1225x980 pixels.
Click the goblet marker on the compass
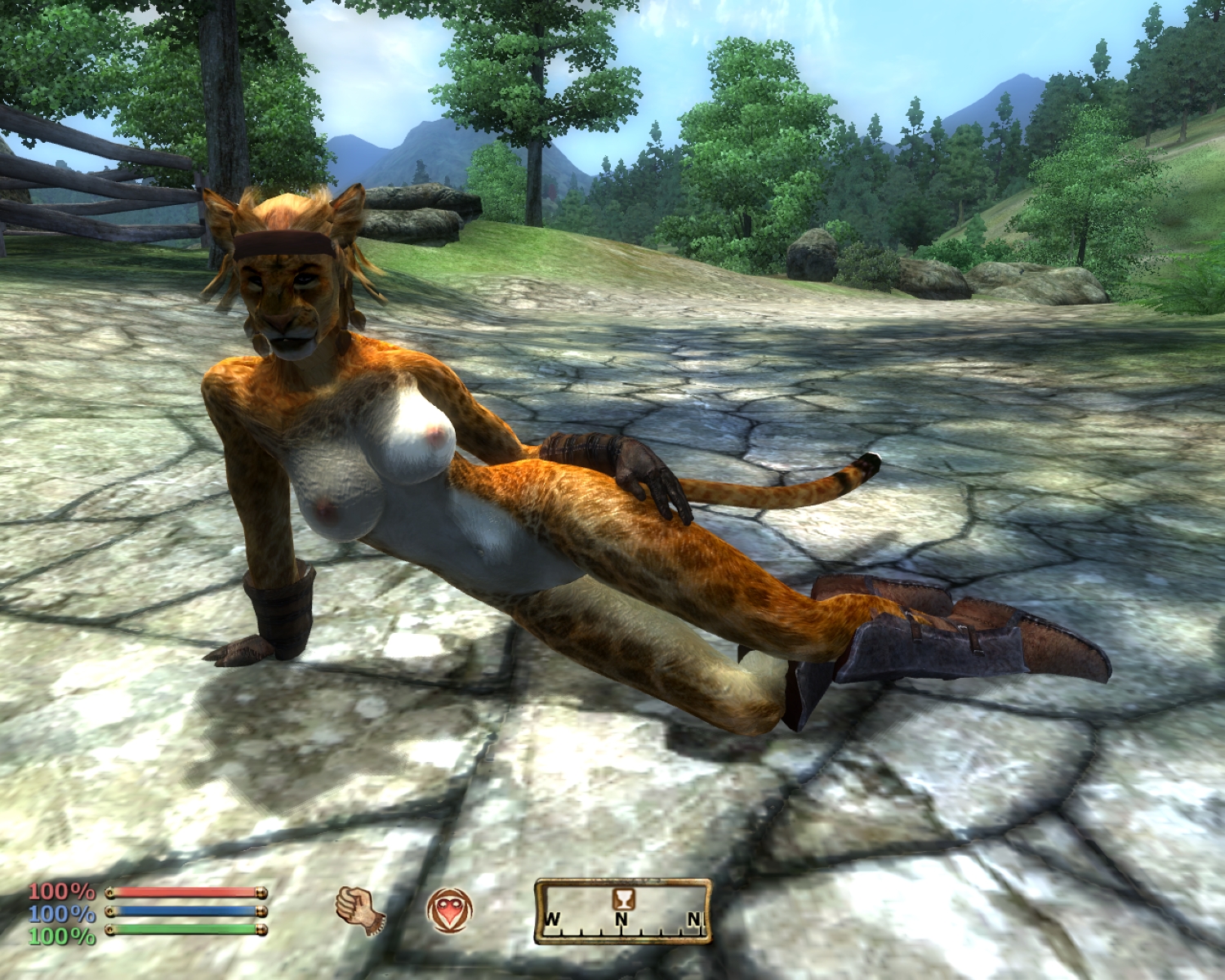point(623,898)
